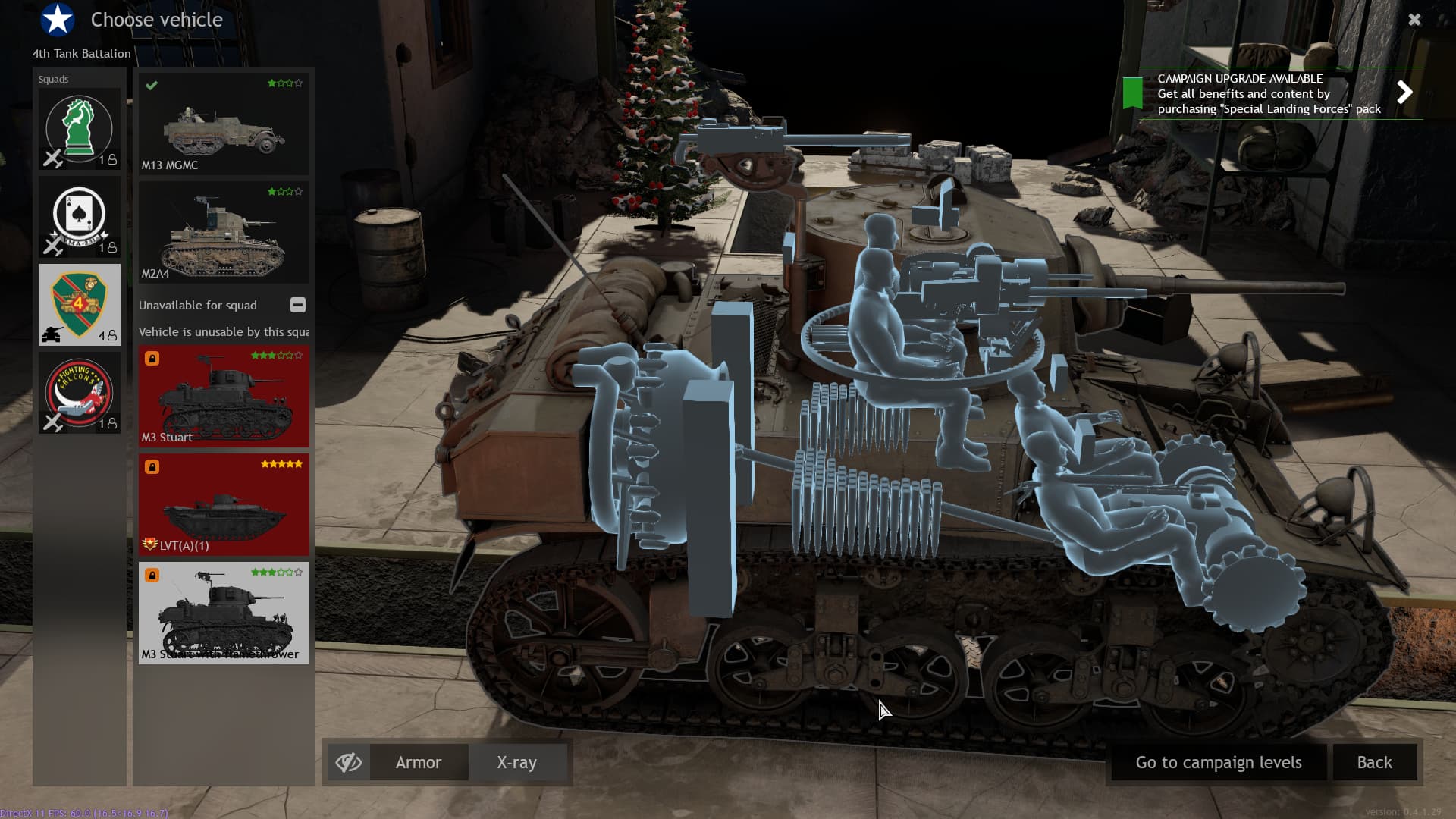Close the Choose vehicle screen
Image resolution: width=1456 pixels, height=819 pixels.
pos(1414,20)
